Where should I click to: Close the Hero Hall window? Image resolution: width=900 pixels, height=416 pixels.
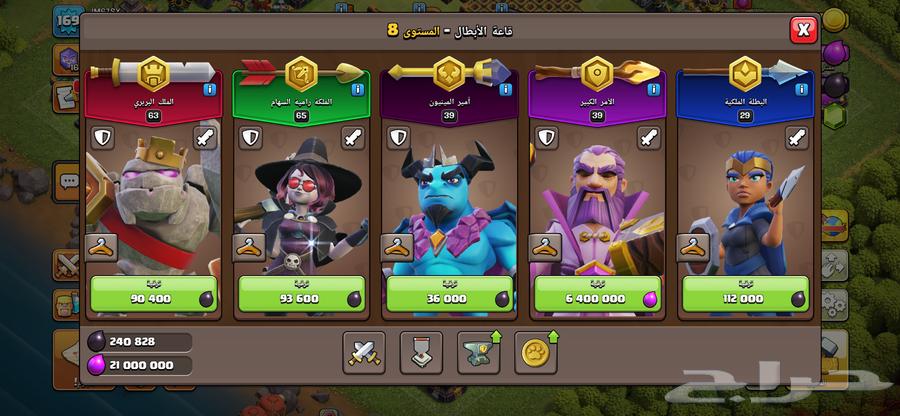803,30
